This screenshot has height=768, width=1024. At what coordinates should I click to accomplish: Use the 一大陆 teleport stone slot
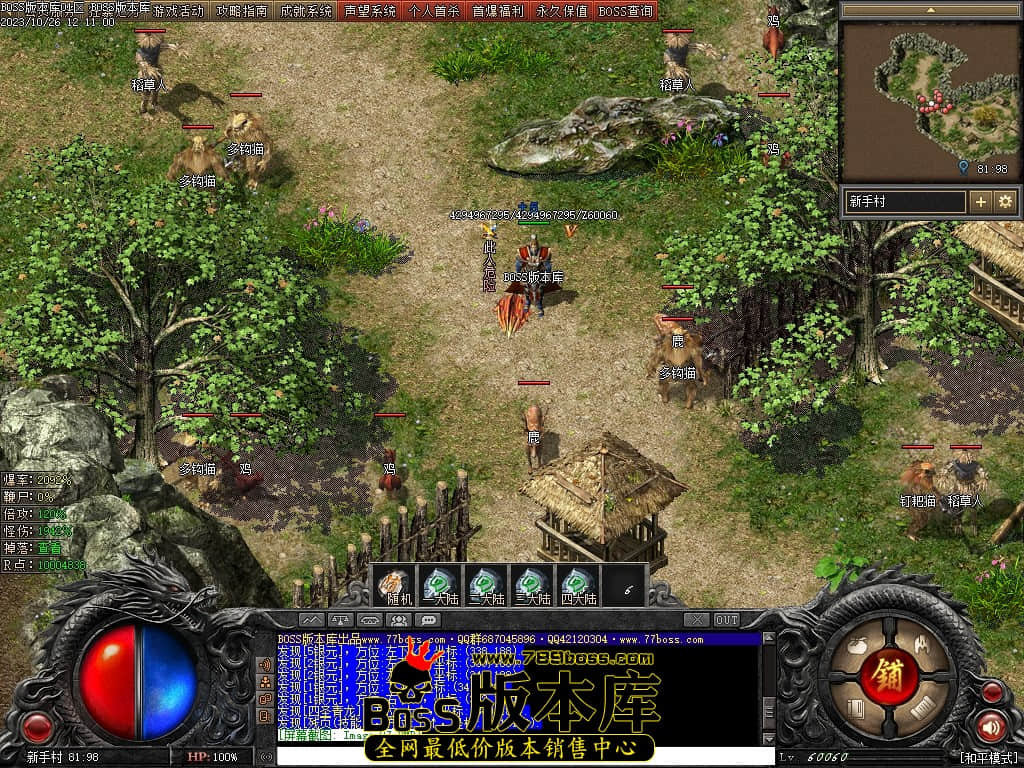[439, 585]
